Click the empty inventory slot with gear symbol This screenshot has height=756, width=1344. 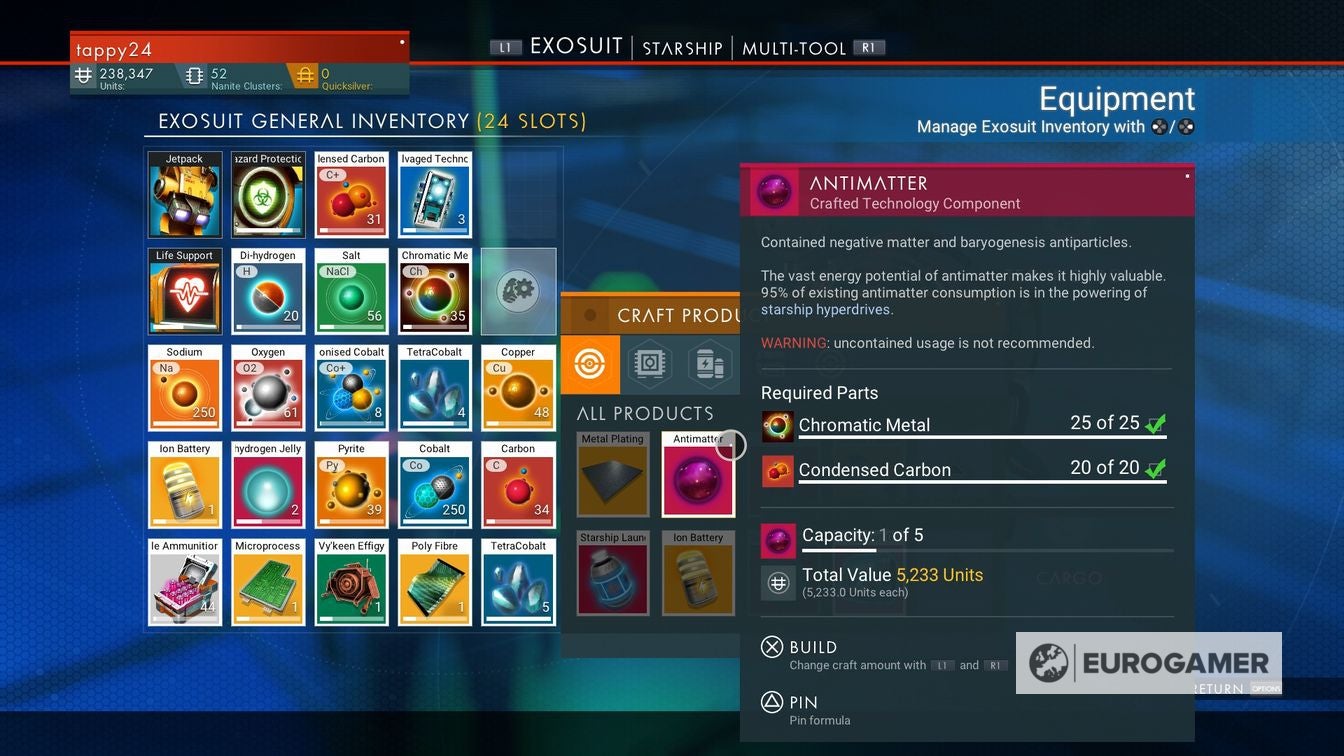(518, 291)
